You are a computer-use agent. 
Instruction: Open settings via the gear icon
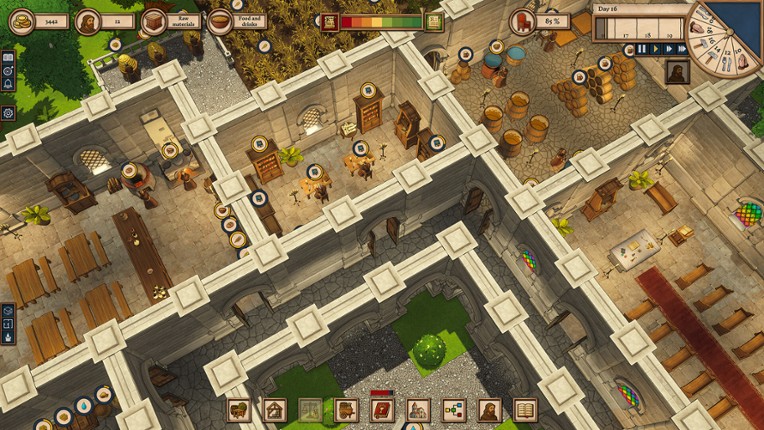coord(8,113)
